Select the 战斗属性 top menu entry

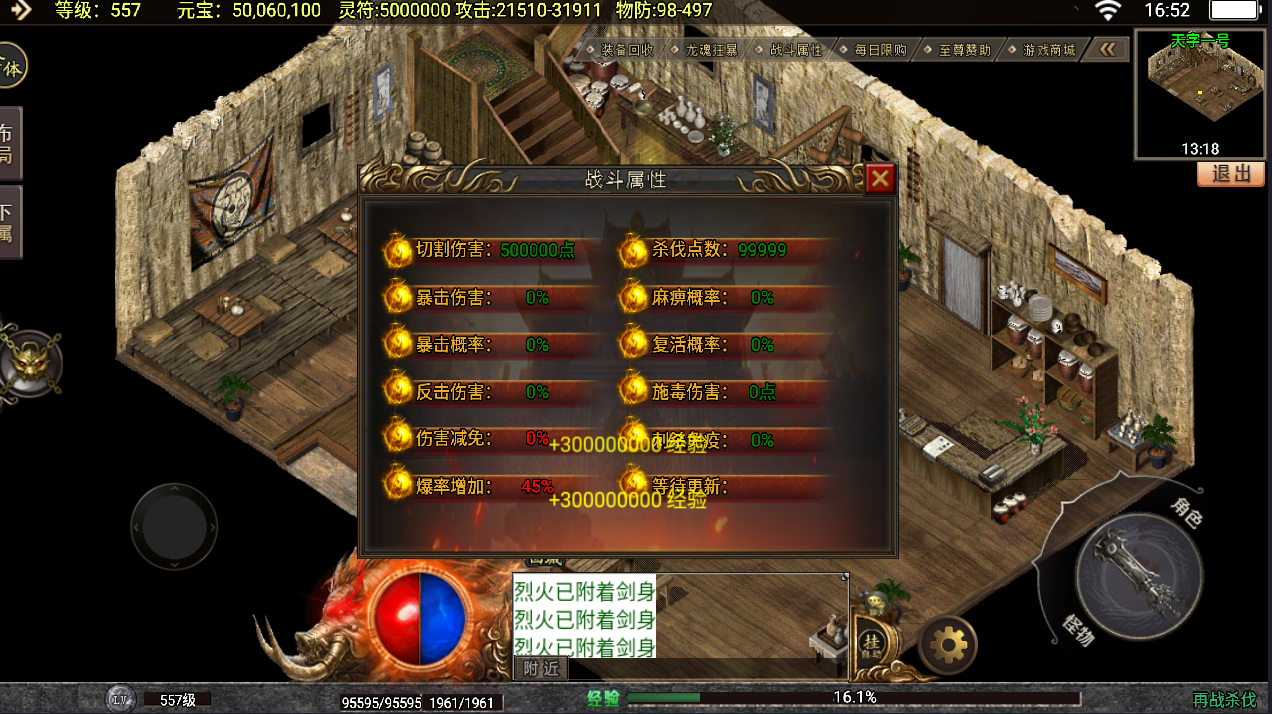coord(795,49)
